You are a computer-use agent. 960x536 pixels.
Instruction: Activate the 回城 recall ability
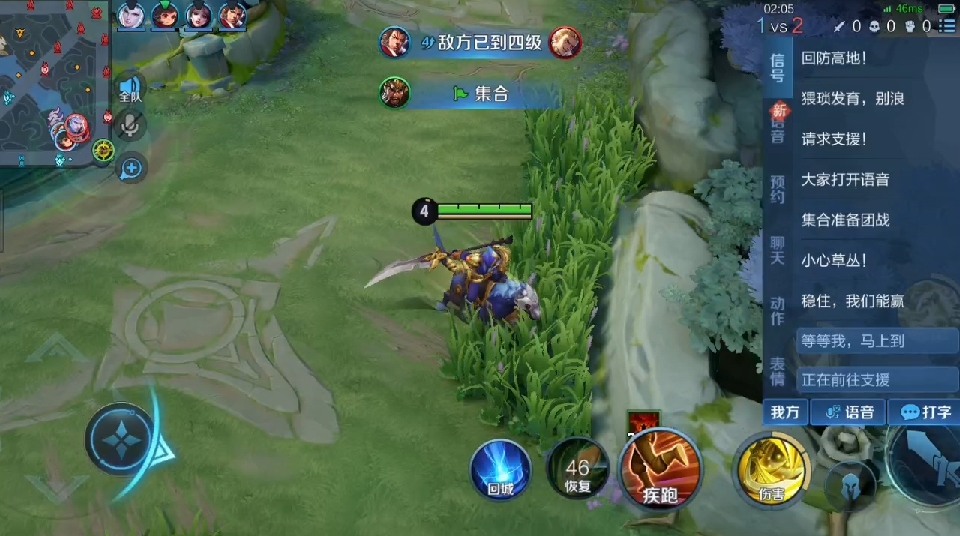click(x=500, y=468)
